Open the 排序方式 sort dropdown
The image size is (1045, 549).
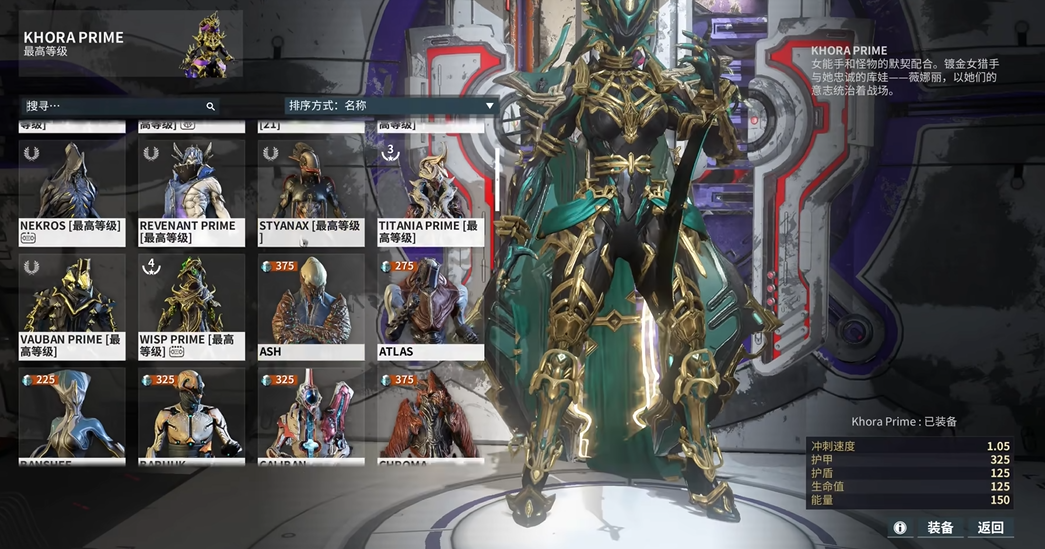pyautogui.click(x=391, y=106)
